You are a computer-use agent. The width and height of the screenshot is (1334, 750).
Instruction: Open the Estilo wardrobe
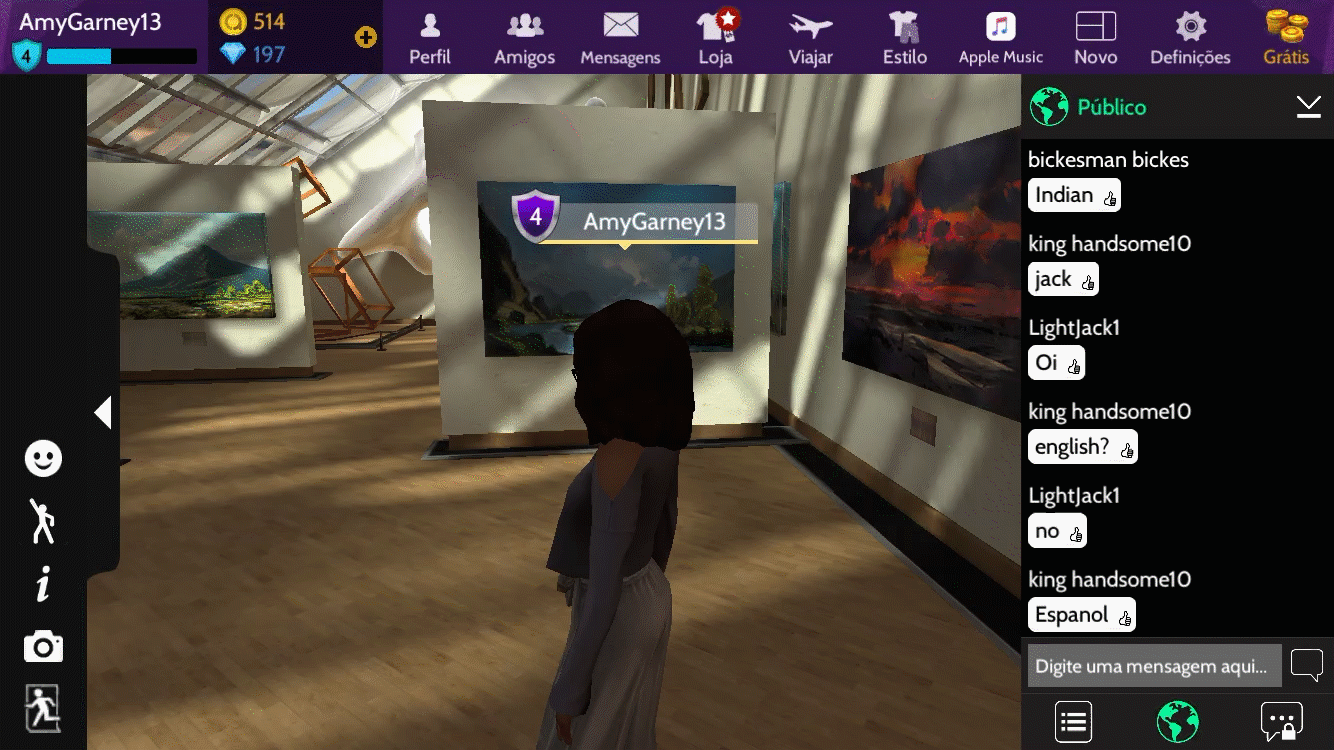[905, 38]
